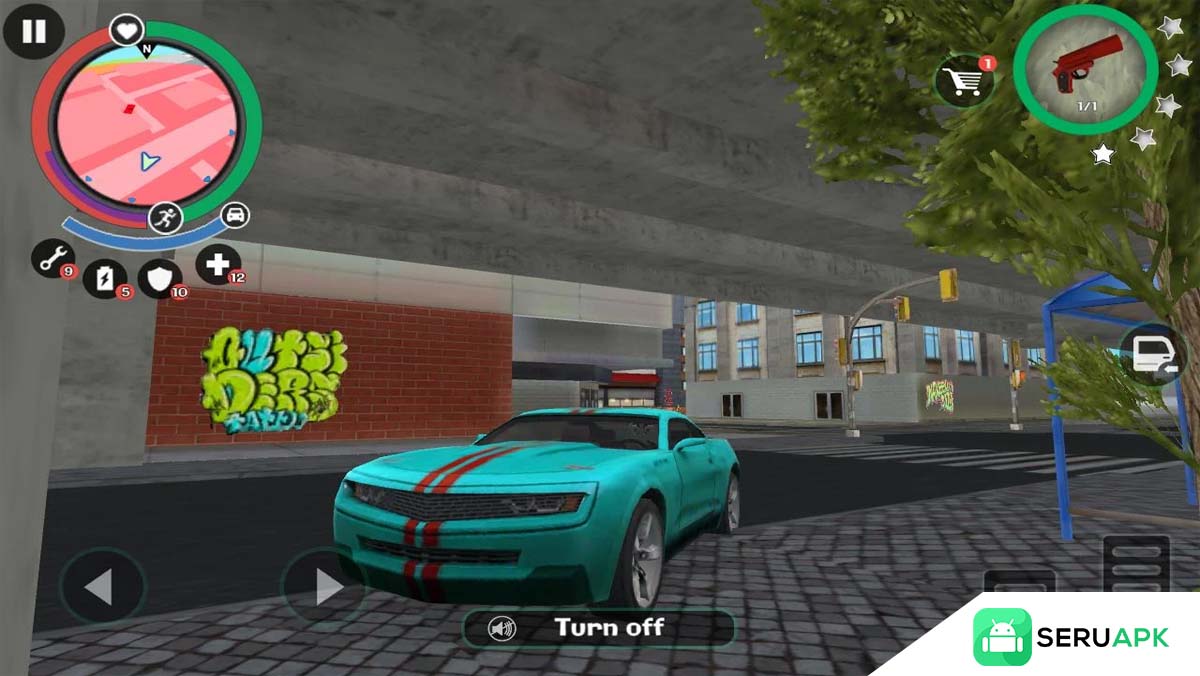
Task: Steer right with the right arrow
Action: click(x=323, y=586)
